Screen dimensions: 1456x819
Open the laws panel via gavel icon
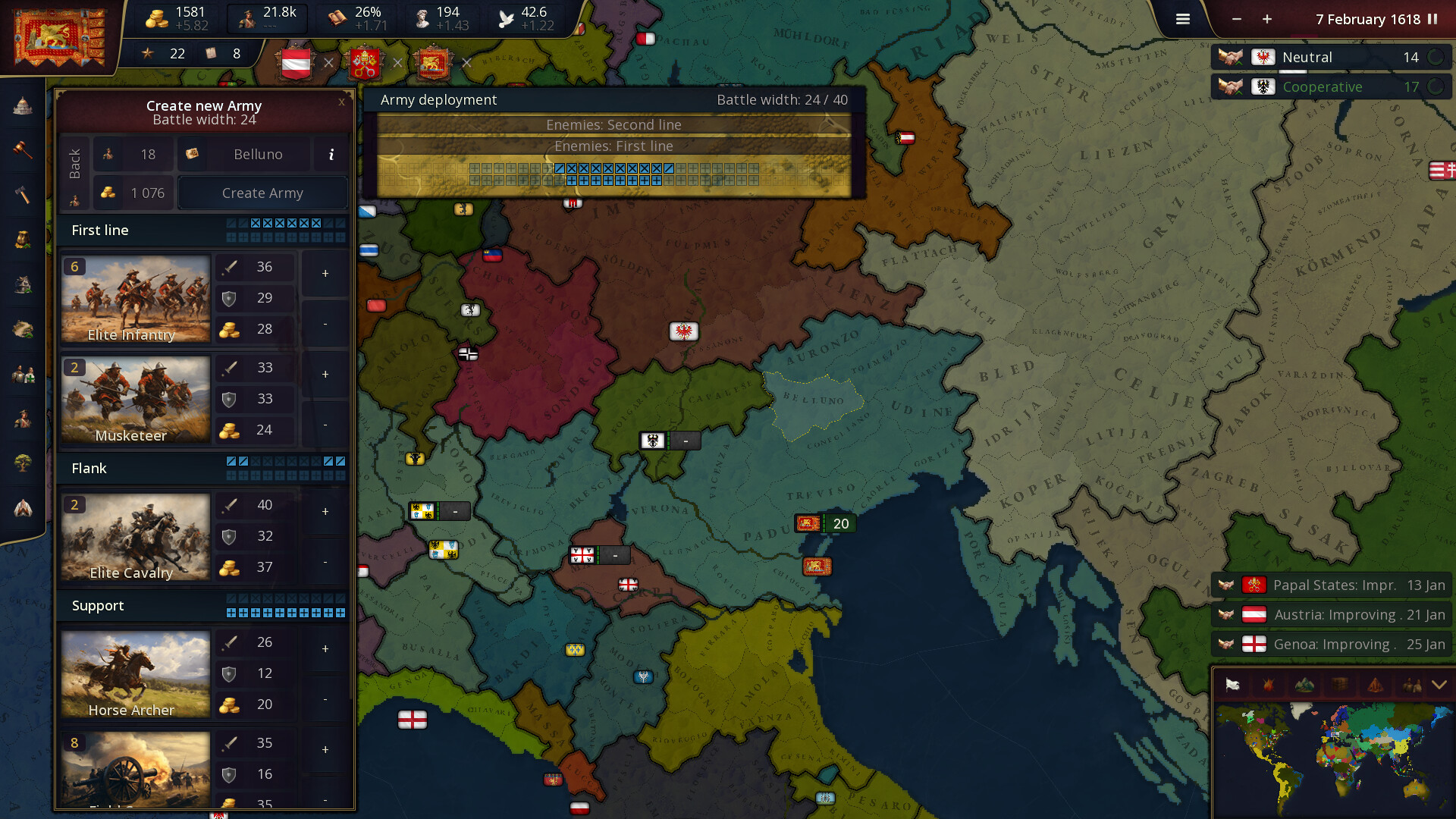click(x=21, y=150)
